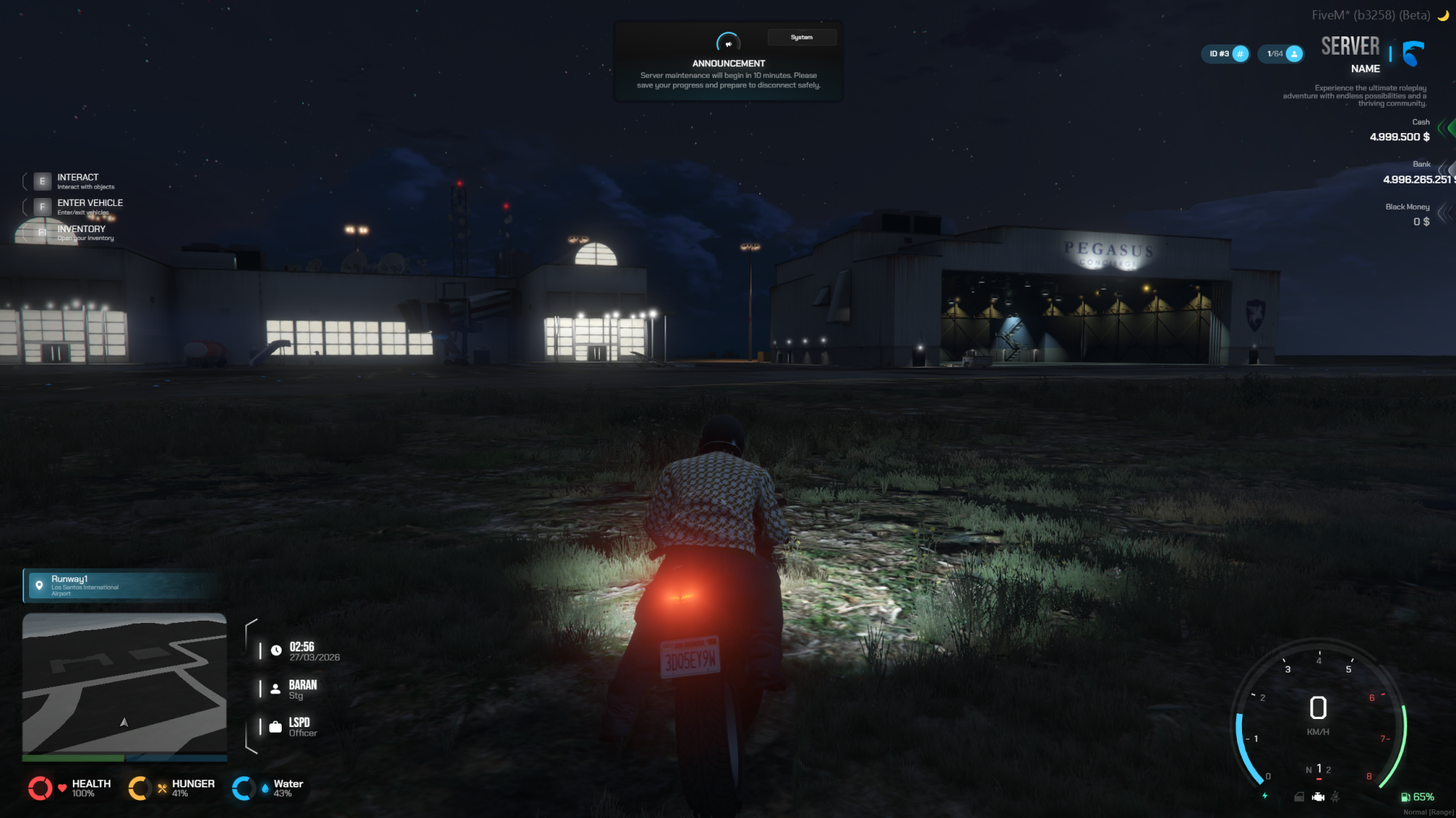The height and width of the screenshot is (818, 1456).
Task: Click the clock icon beside the time
Action: click(x=277, y=651)
